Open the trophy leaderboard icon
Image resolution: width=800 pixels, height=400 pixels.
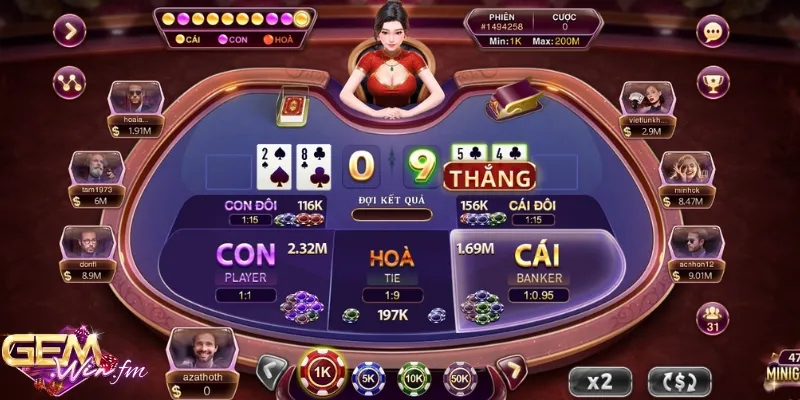714,82
